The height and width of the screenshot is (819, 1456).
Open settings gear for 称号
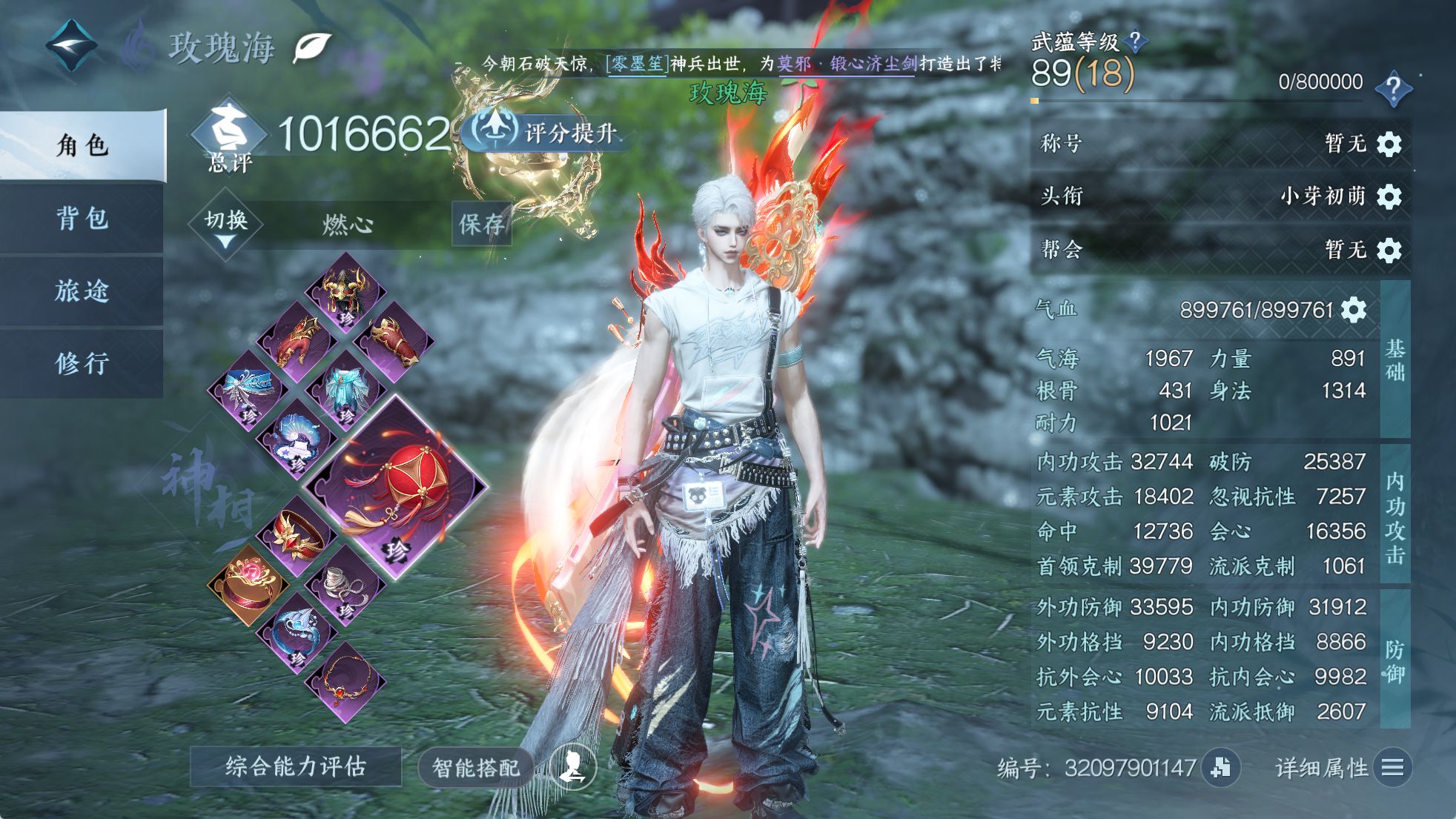click(x=1389, y=144)
